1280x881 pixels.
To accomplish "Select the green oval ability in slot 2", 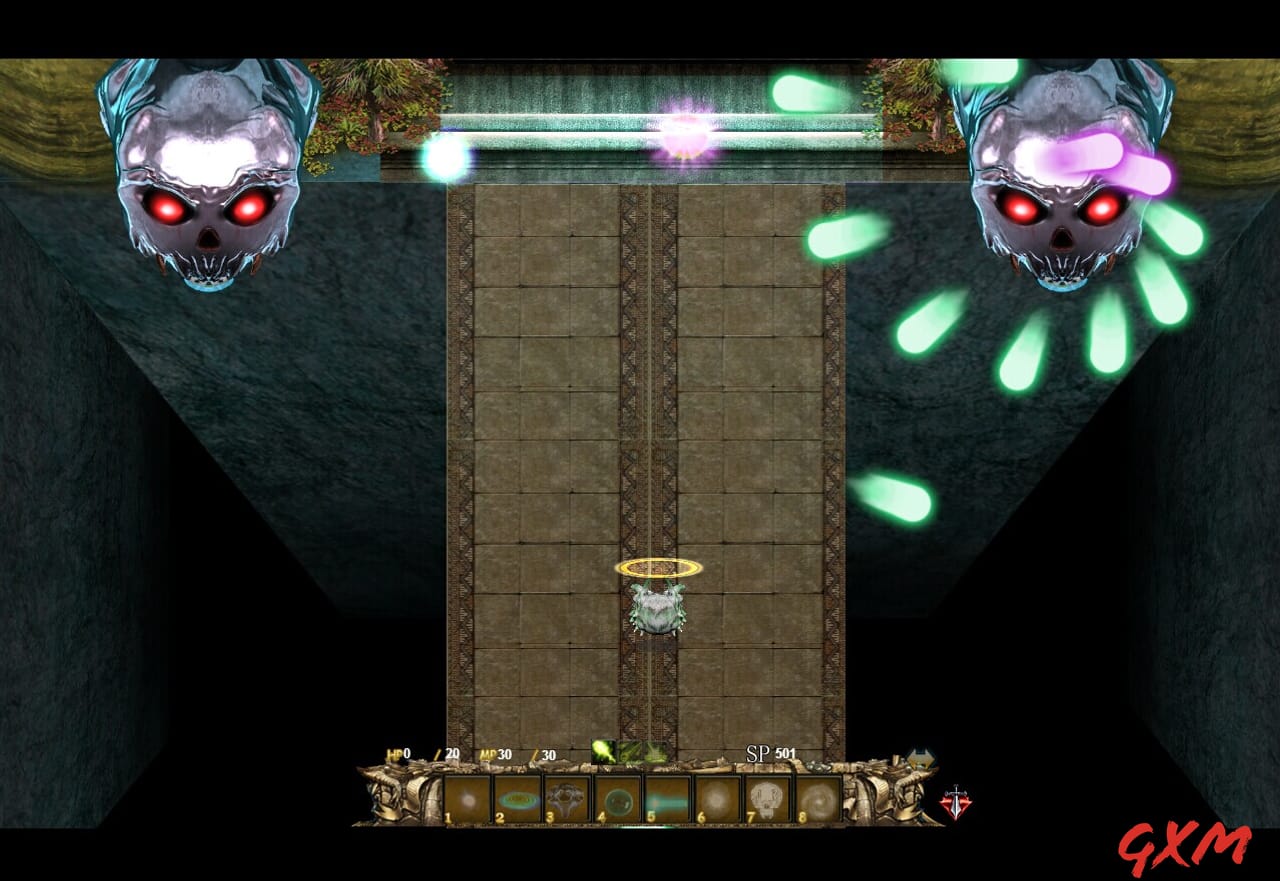I will 518,798.
